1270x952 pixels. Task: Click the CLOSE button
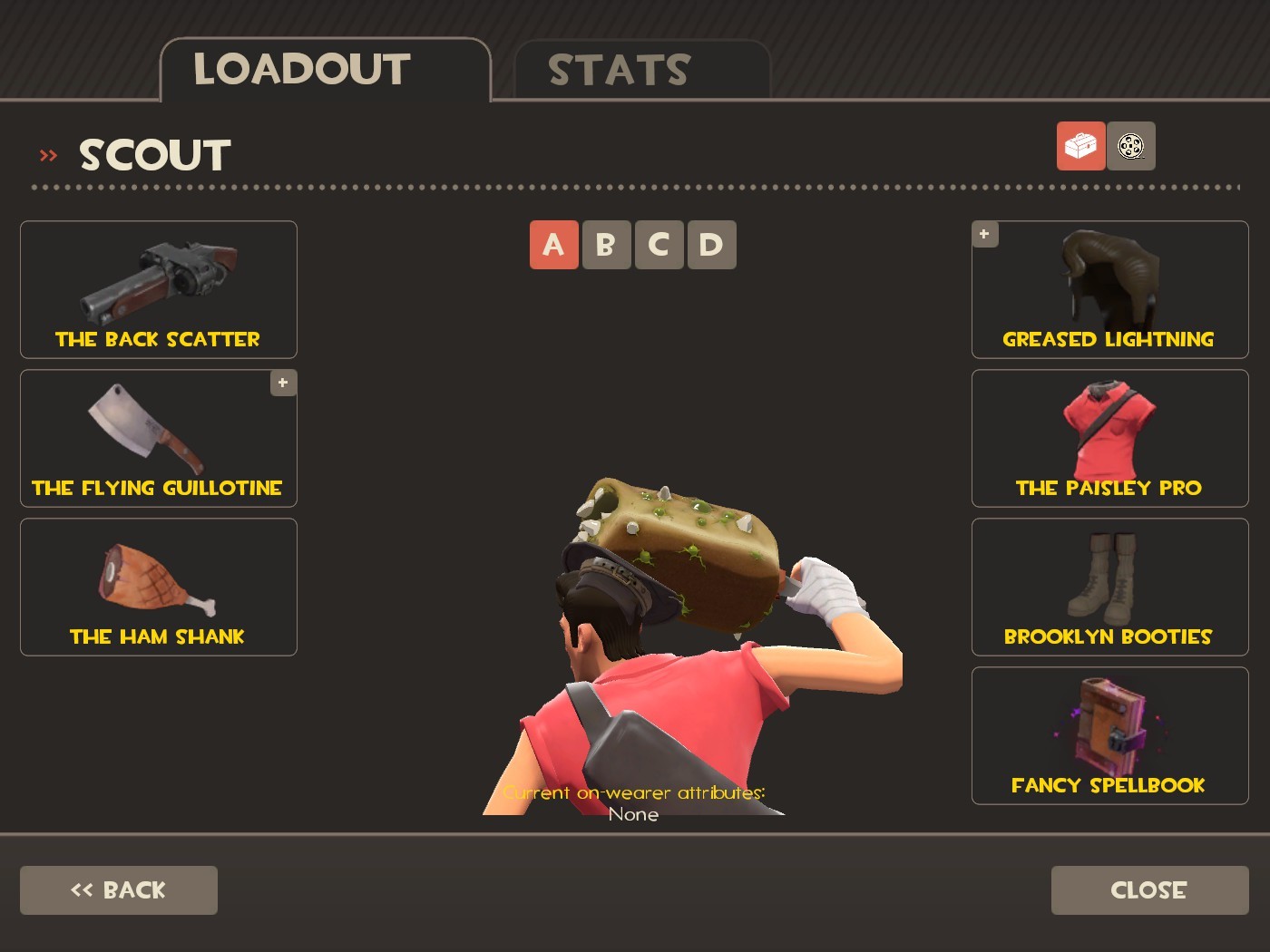(1148, 889)
